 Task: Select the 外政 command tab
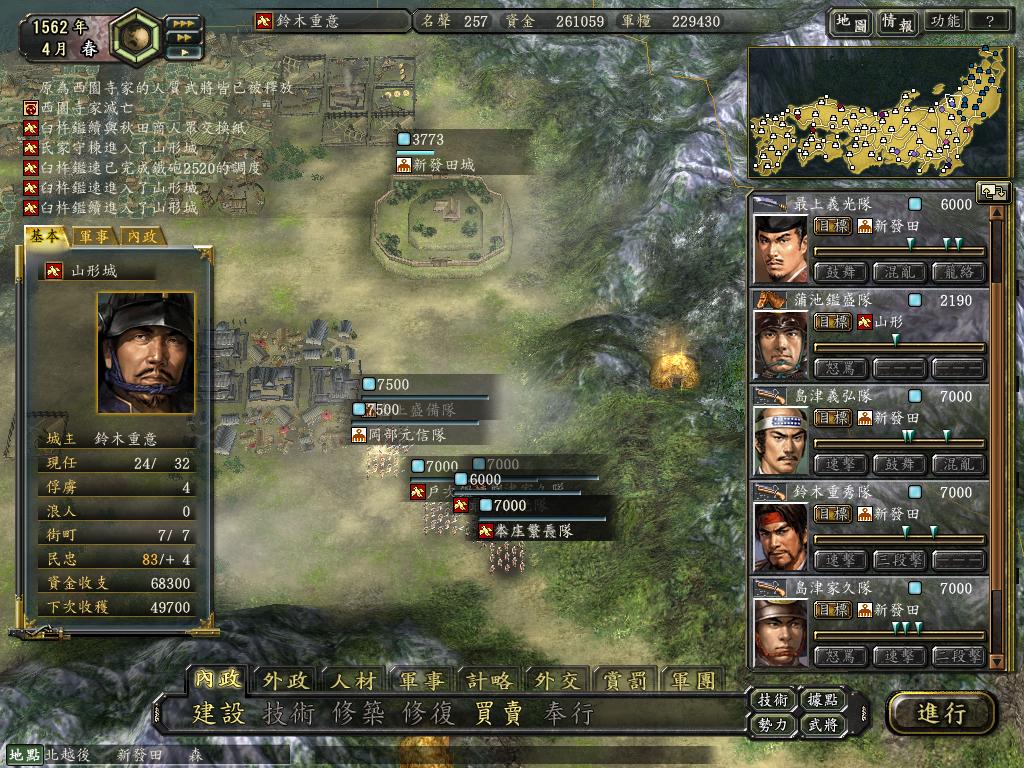(x=287, y=681)
